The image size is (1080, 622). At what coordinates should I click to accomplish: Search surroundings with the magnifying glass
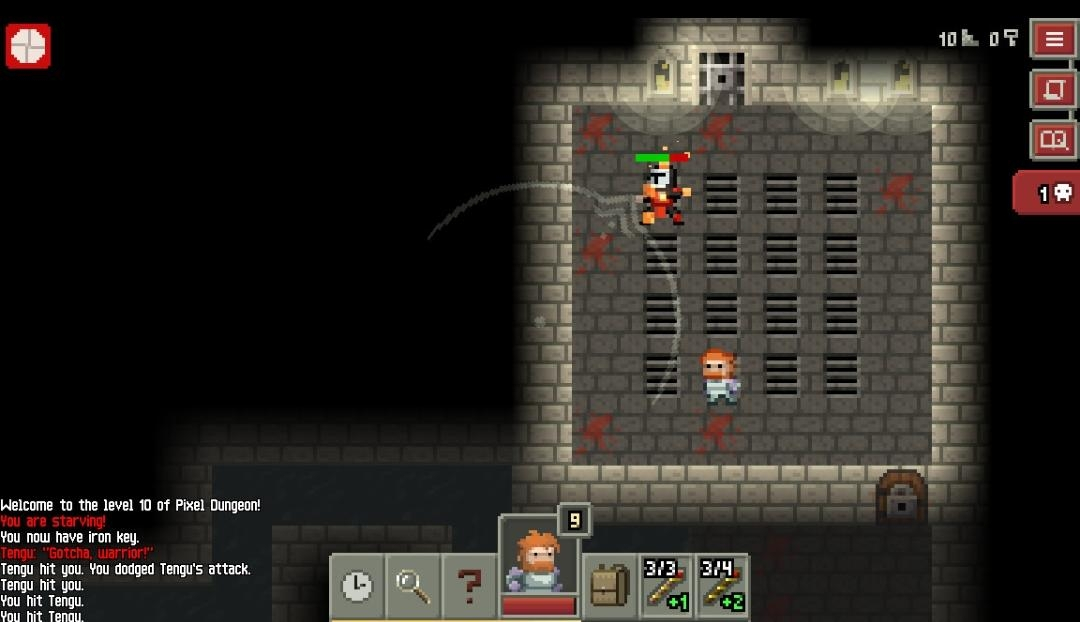coord(413,586)
